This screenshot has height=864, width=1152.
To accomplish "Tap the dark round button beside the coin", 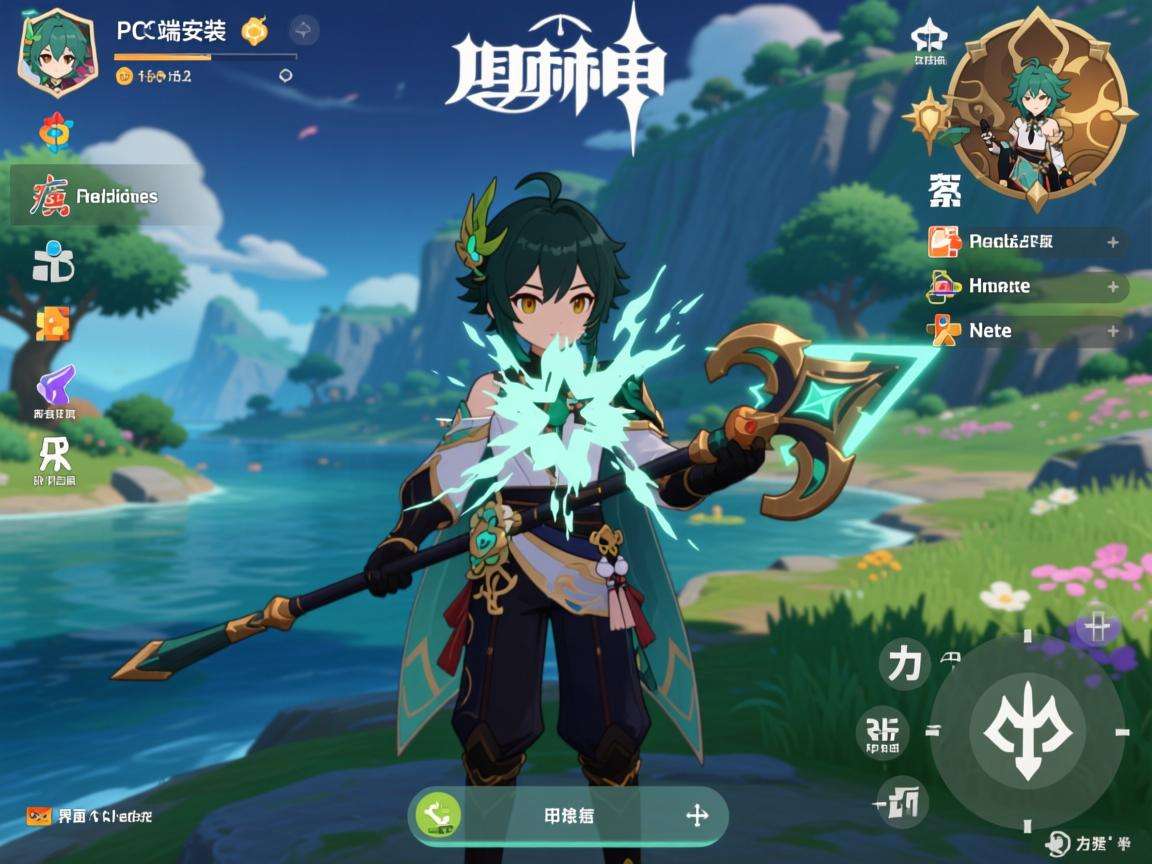I will coord(304,31).
